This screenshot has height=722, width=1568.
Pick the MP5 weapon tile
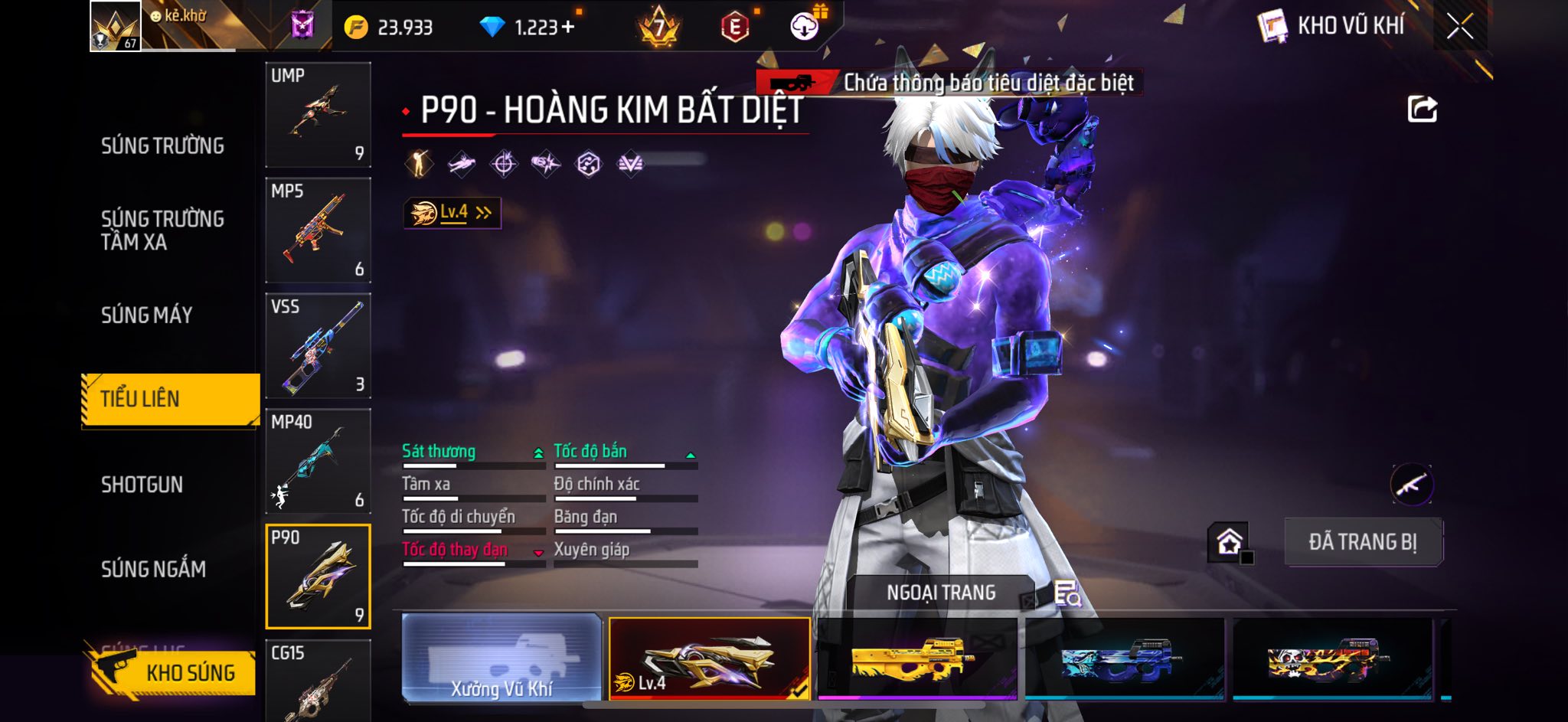pos(318,230)
